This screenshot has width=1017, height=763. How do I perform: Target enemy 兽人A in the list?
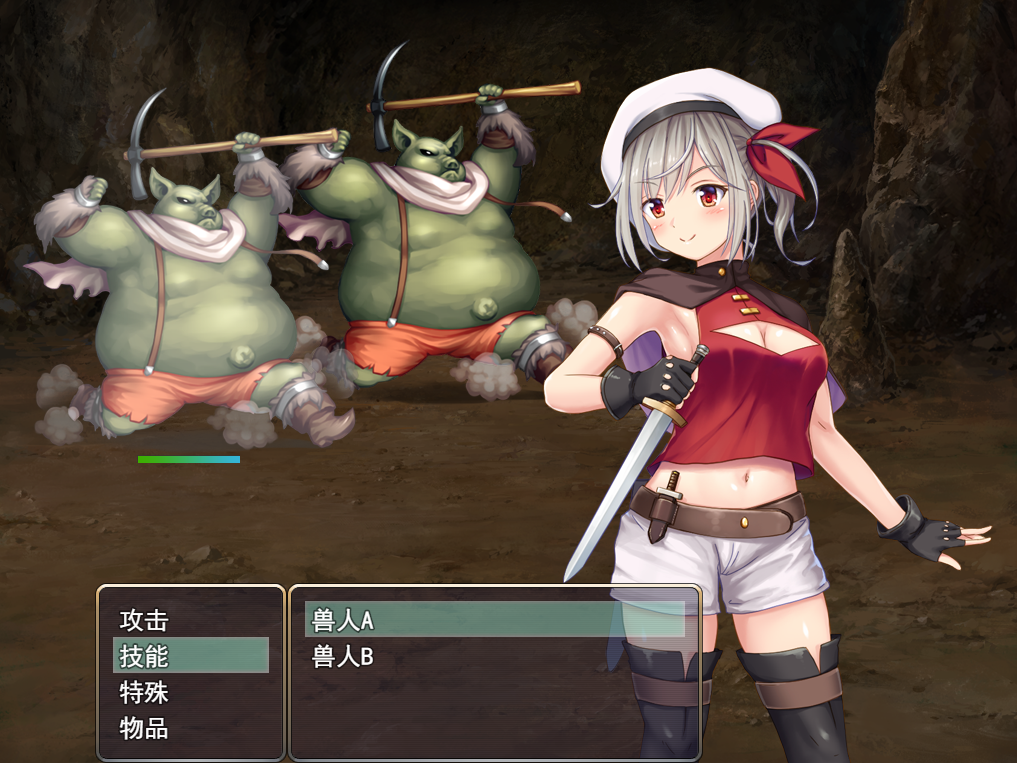[343, 620]
